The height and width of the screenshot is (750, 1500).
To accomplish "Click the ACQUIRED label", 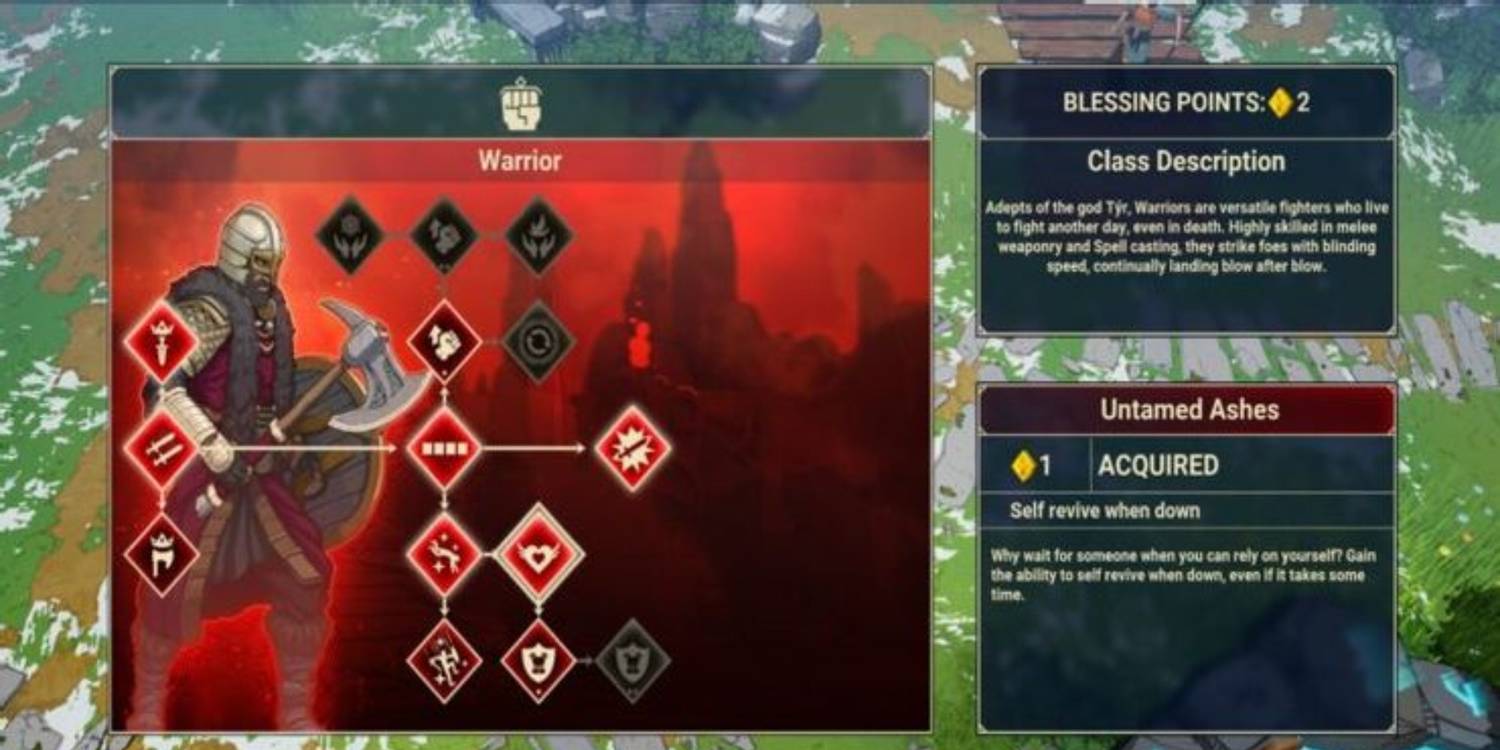I will tap(1160, 465).
